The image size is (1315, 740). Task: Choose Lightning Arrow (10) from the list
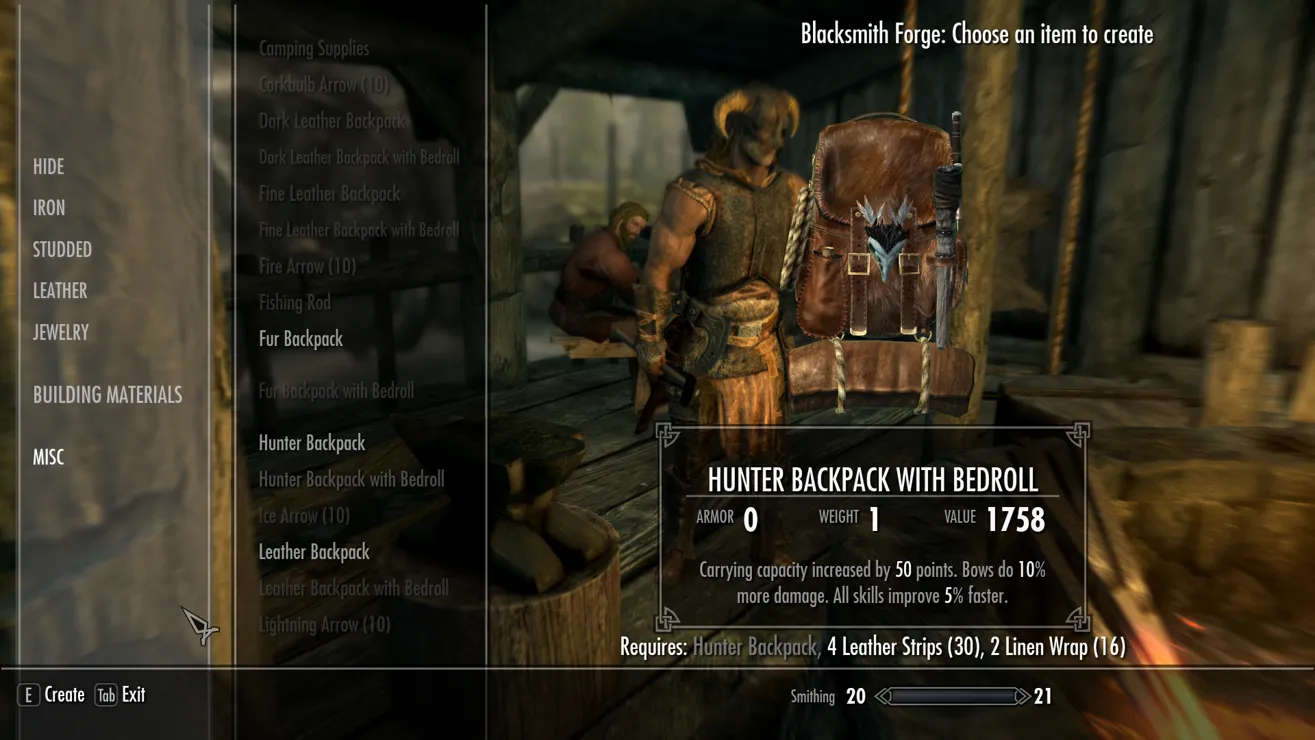324,625
